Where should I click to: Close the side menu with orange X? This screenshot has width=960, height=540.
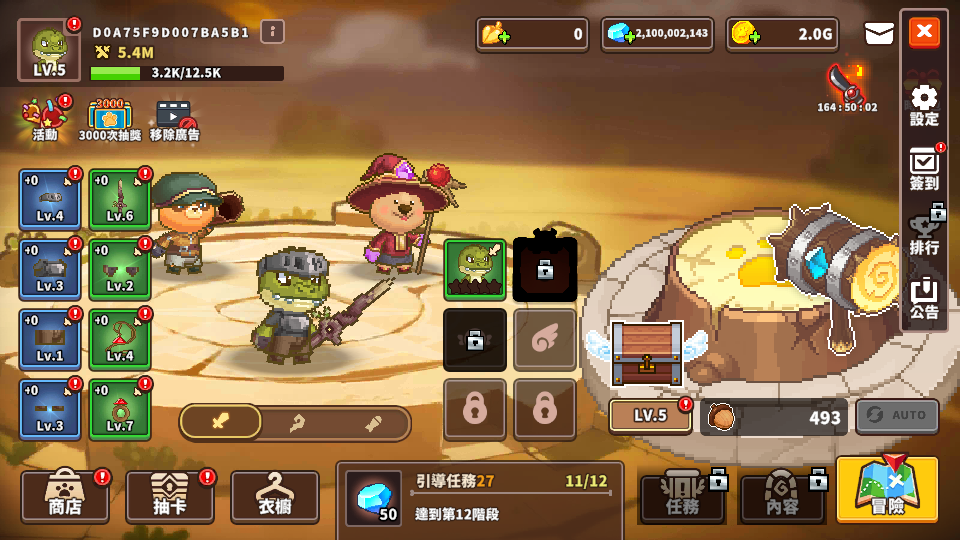[924, 32]
